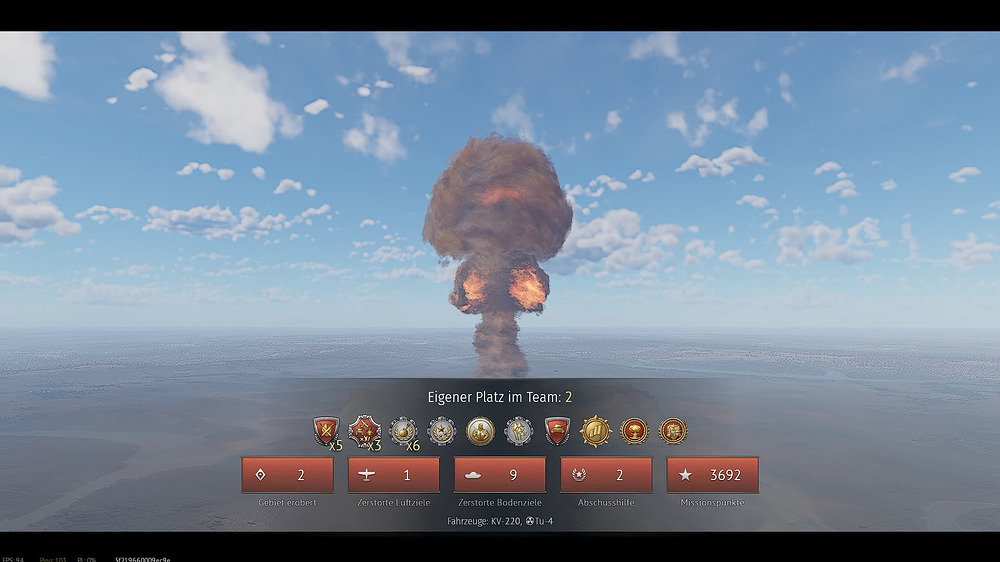Open the silver gear medal with stars
1000x562 pixels.
(441, 431)
